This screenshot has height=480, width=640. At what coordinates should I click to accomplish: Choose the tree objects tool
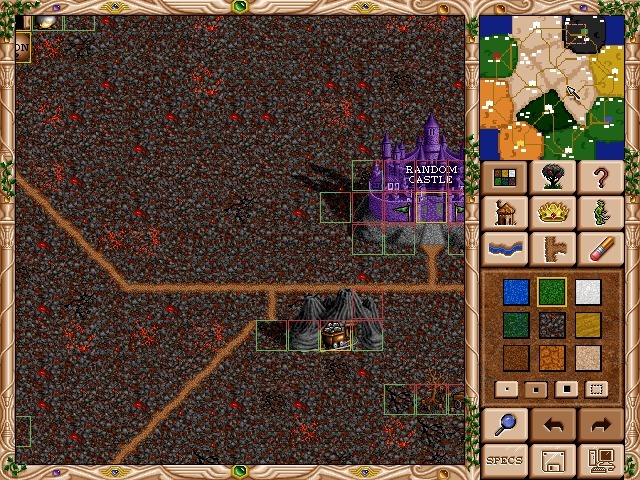[x=552, y=179]
